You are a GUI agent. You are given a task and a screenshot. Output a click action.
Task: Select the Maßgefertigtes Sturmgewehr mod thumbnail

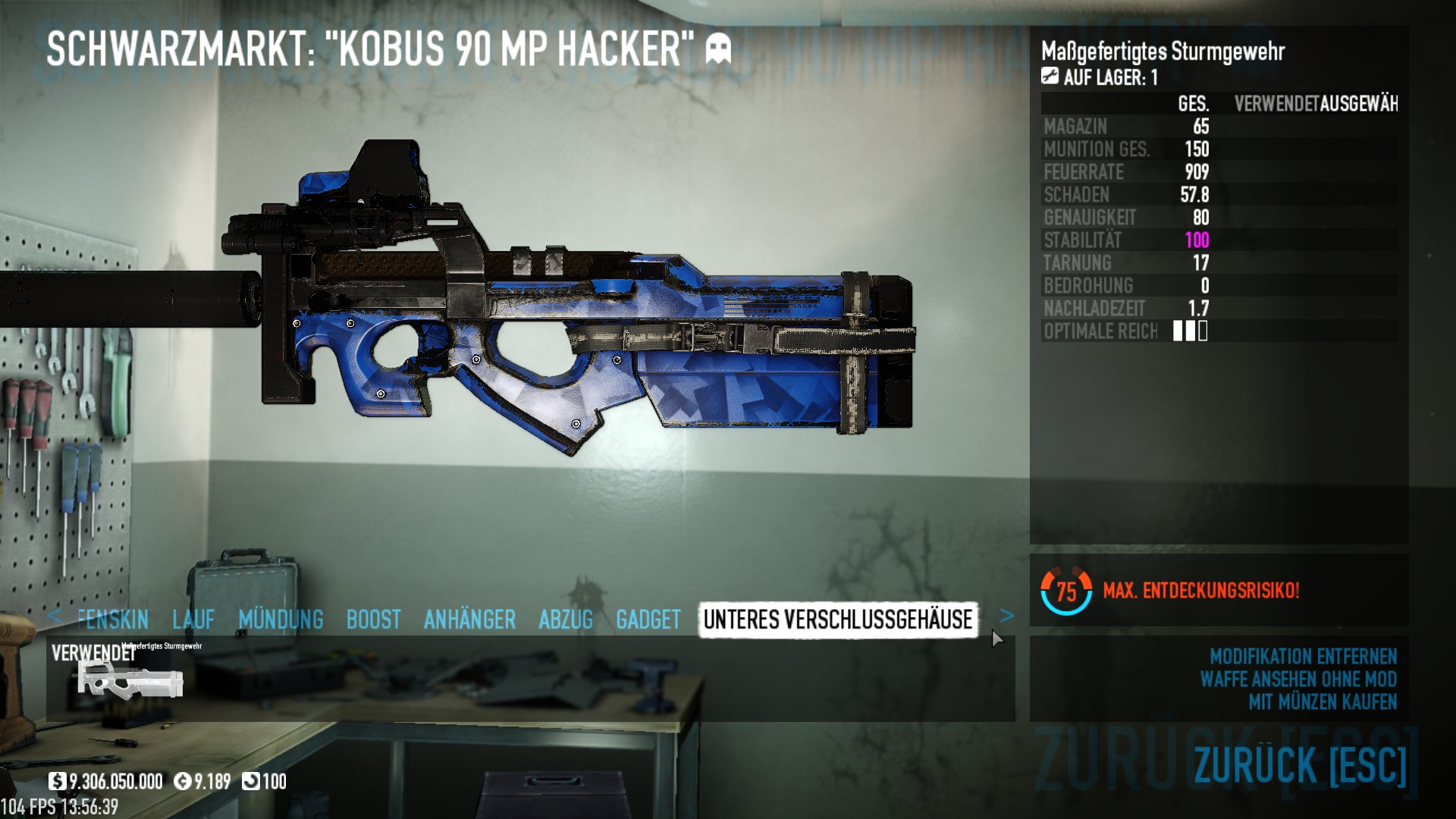(130, 677)
